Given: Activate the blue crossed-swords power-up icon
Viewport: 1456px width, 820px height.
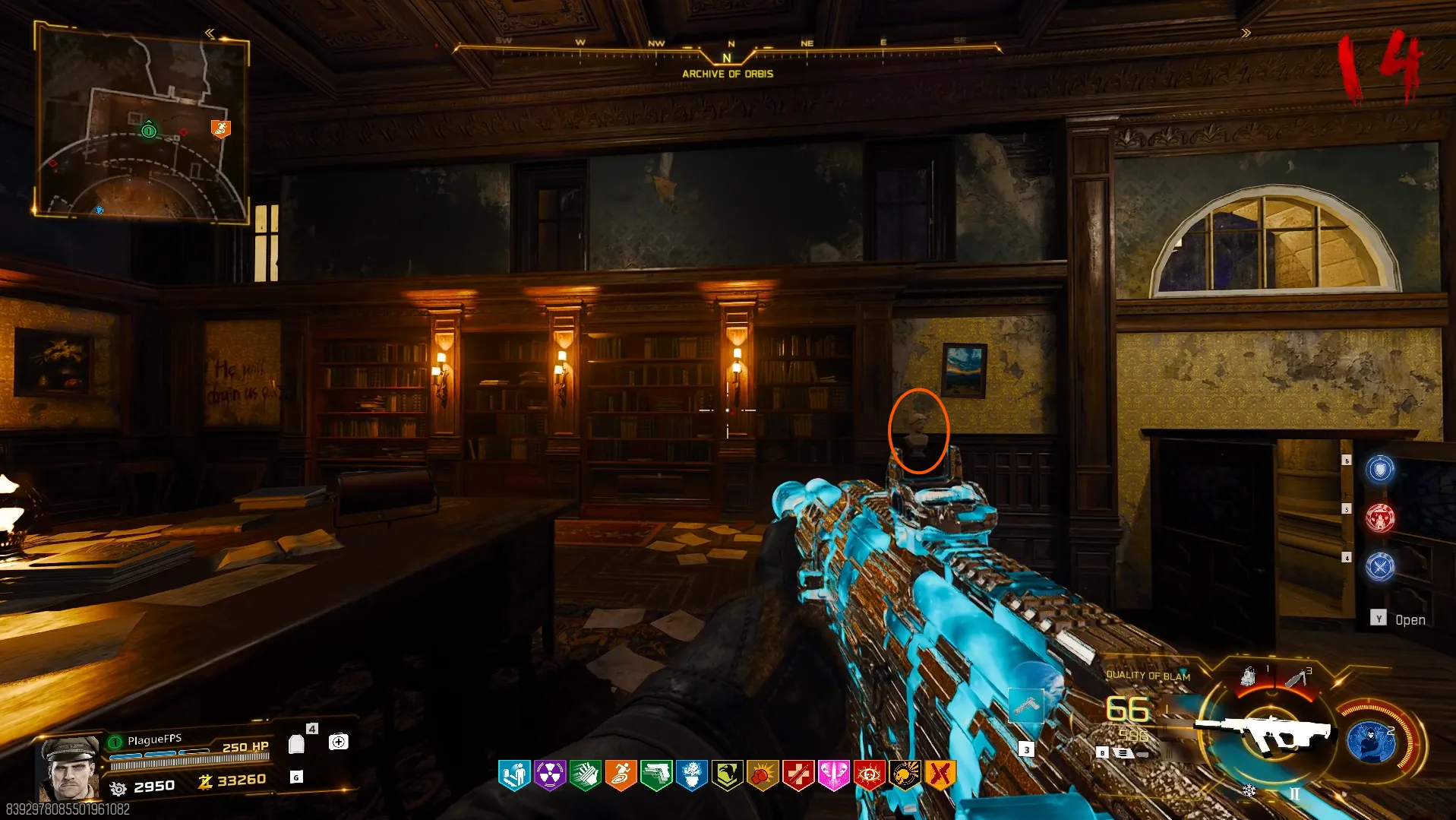Looking at the screenshot, I should 1380,567.
